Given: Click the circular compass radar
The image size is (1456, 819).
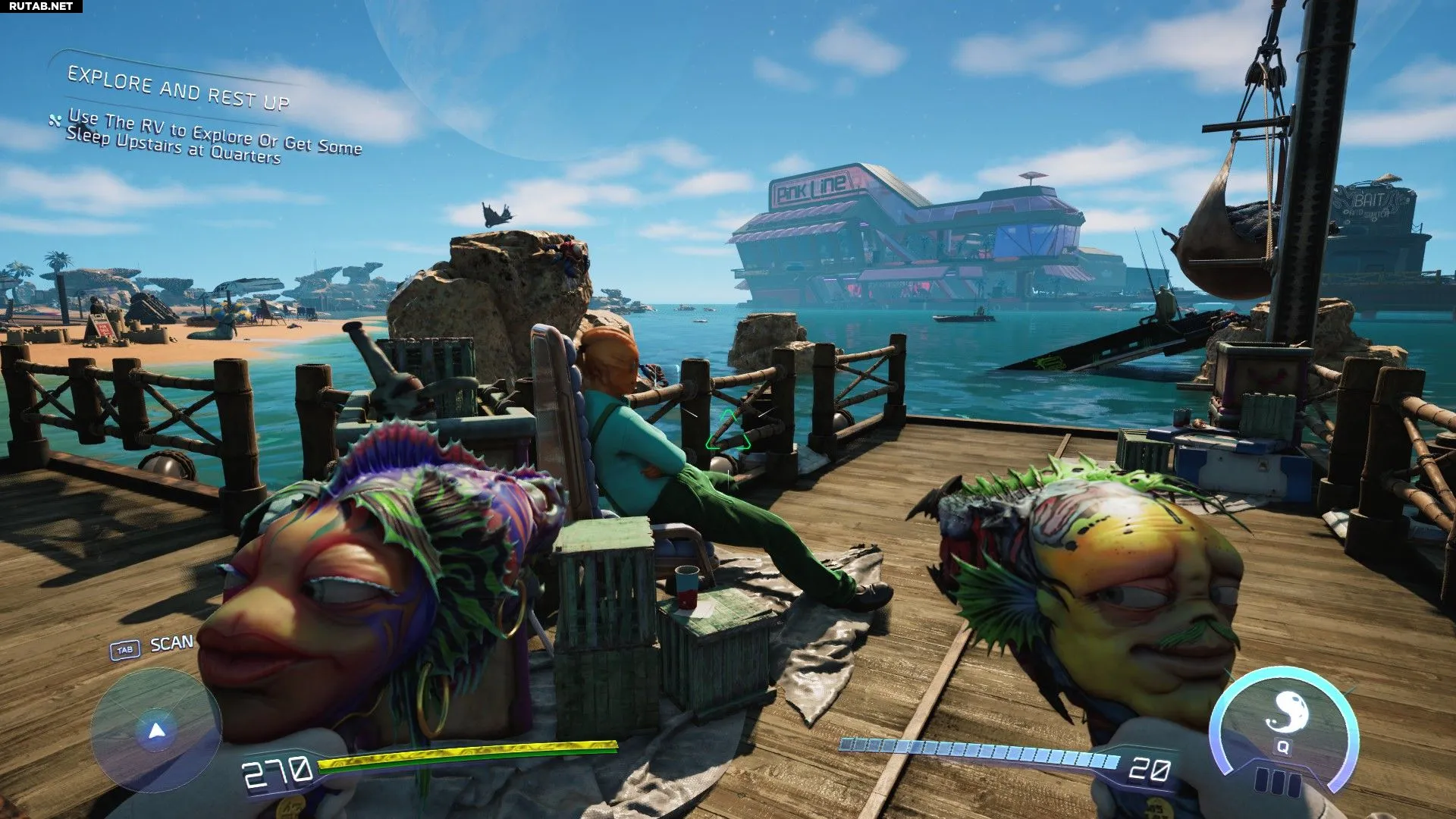Looking at the screenshot, I should tap(155, 730).
